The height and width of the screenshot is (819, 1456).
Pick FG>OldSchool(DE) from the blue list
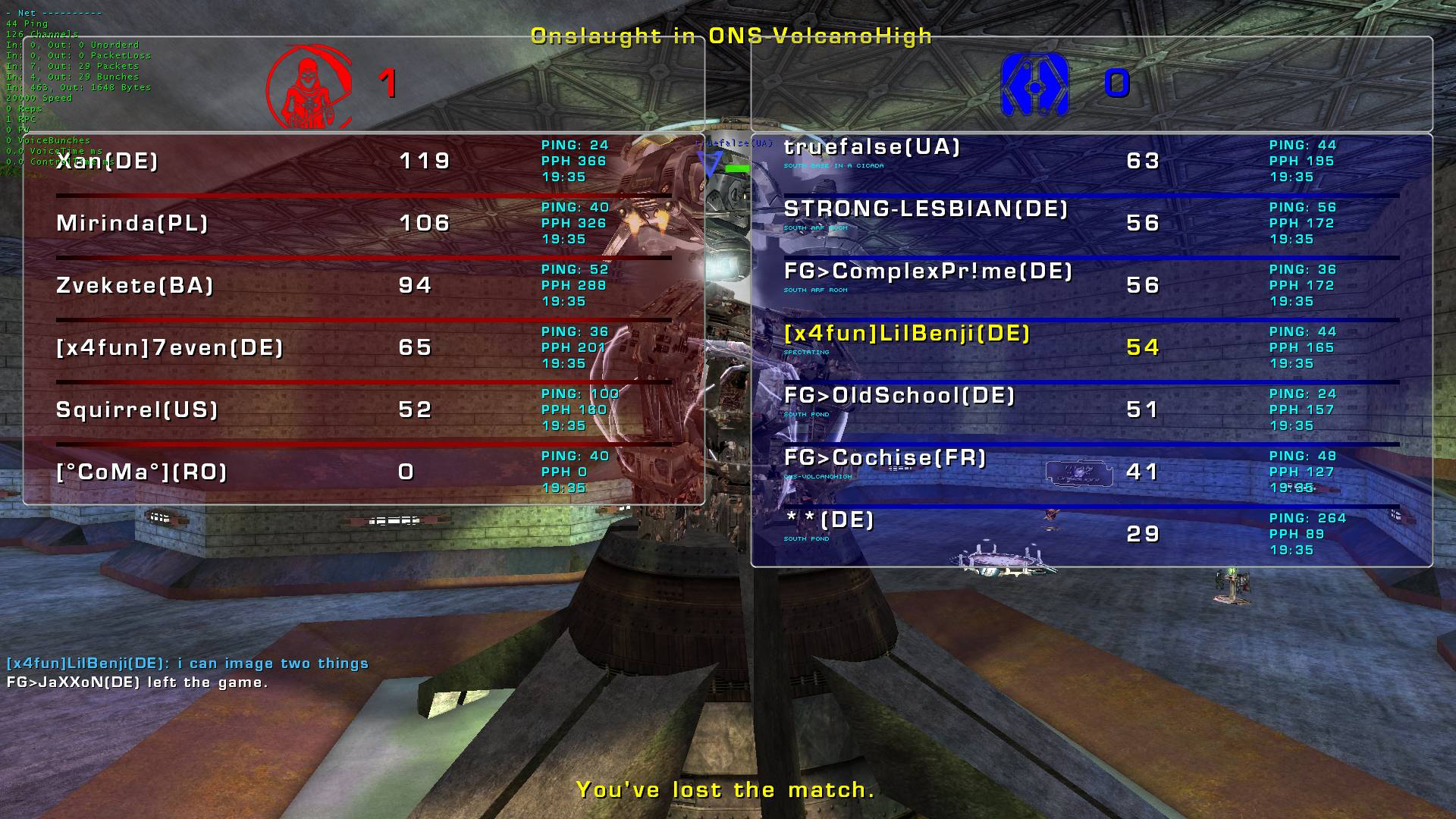click(899, 396)
